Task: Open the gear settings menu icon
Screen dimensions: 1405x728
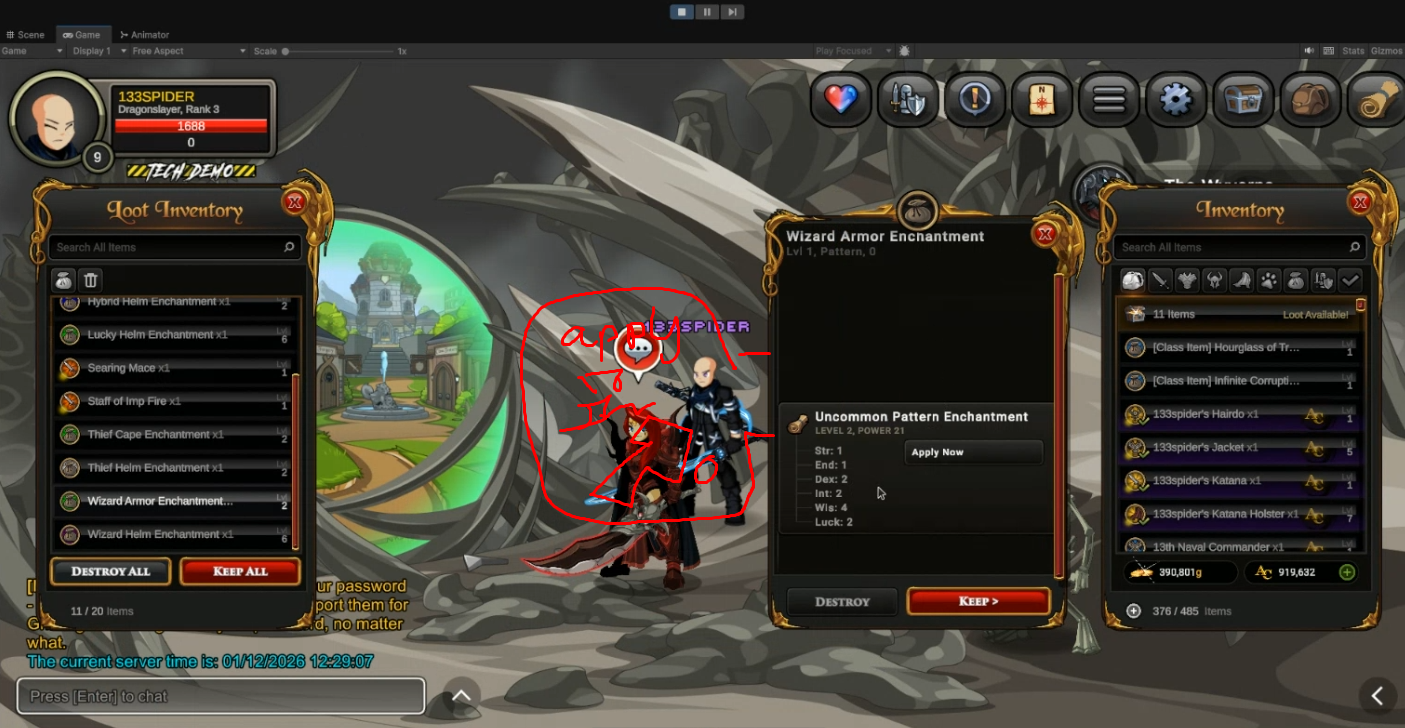Action: click(1175, 99)
